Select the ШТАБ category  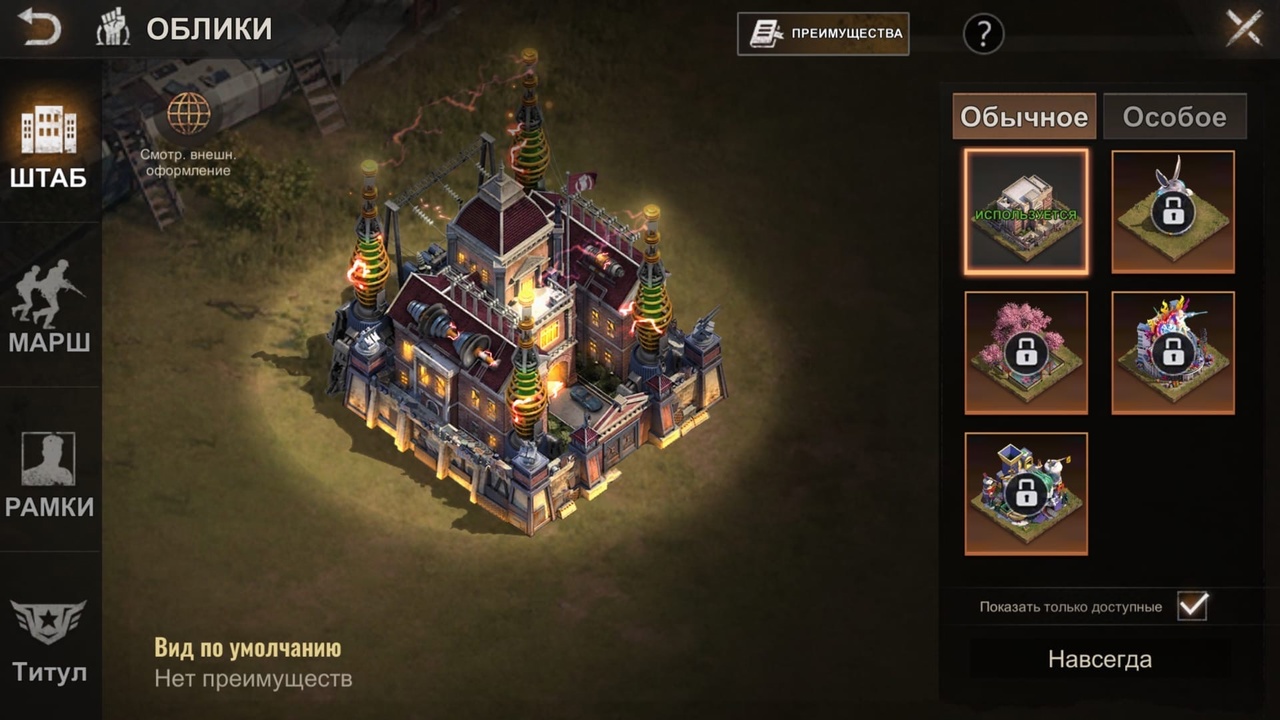click(x=48, y=145)
